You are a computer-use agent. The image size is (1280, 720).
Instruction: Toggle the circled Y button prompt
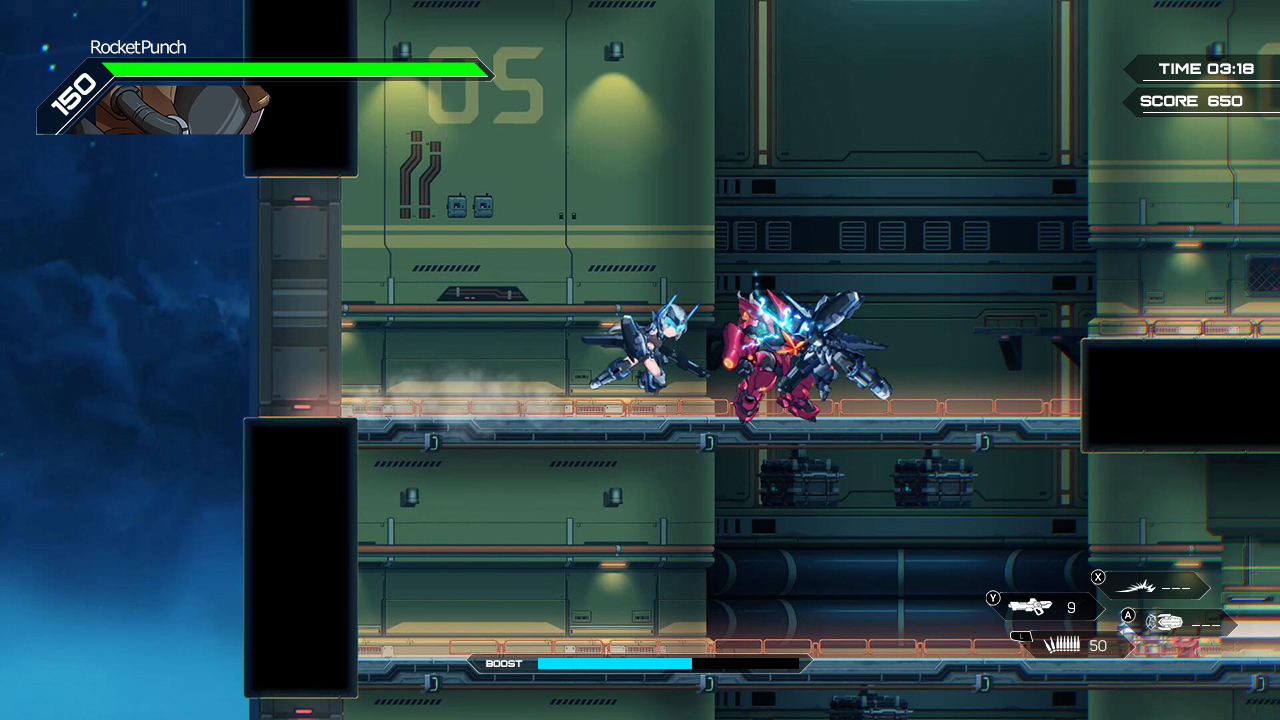tap(993, 598)
